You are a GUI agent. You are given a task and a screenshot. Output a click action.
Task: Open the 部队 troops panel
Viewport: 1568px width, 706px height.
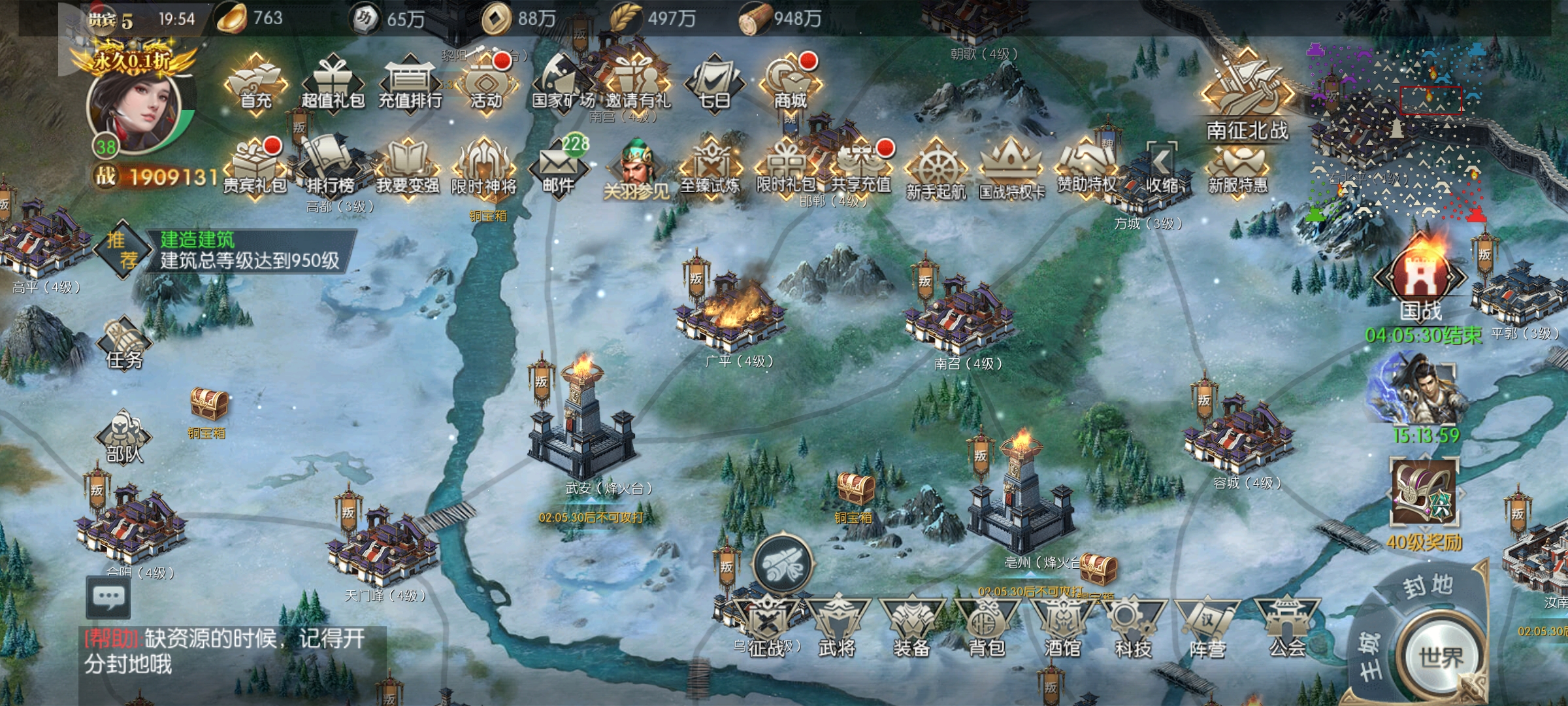click(x=124, y=437)
